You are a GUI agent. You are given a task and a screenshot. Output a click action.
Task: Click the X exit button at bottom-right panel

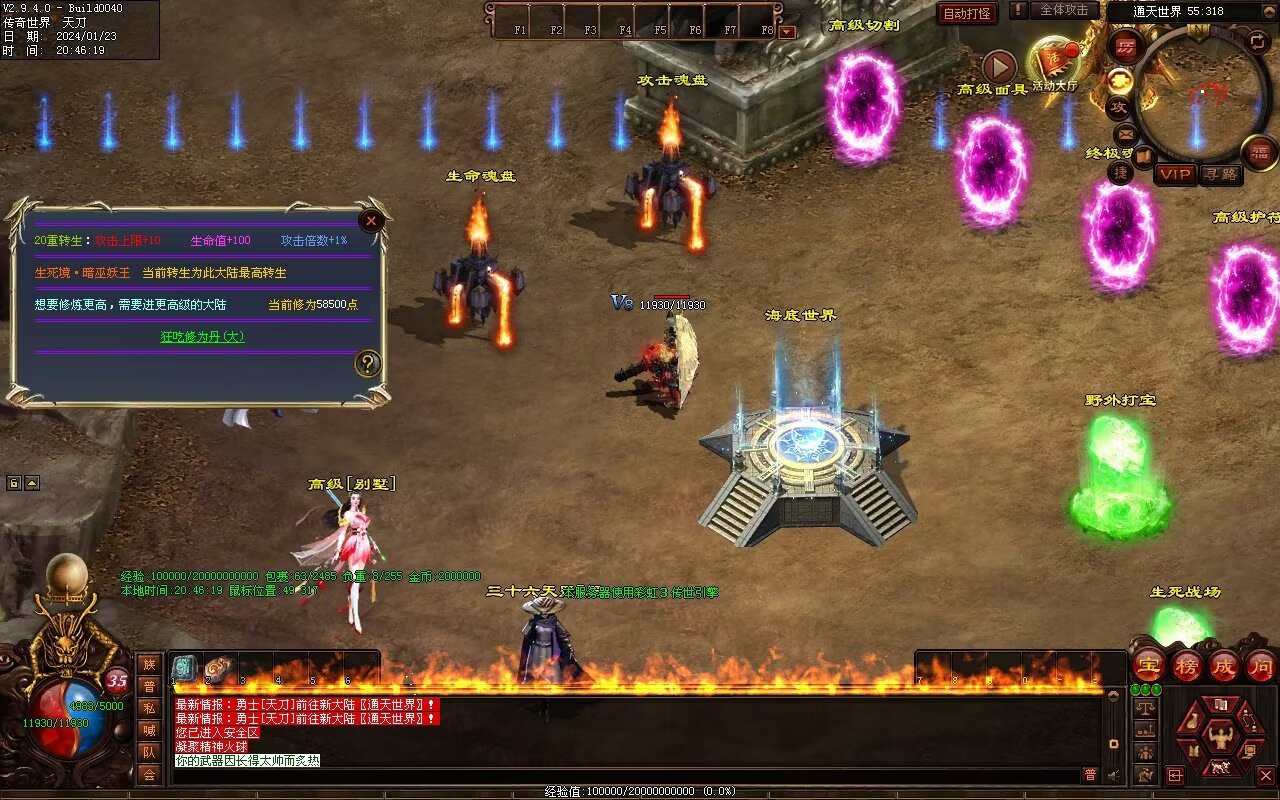(x=1265, y=775)
